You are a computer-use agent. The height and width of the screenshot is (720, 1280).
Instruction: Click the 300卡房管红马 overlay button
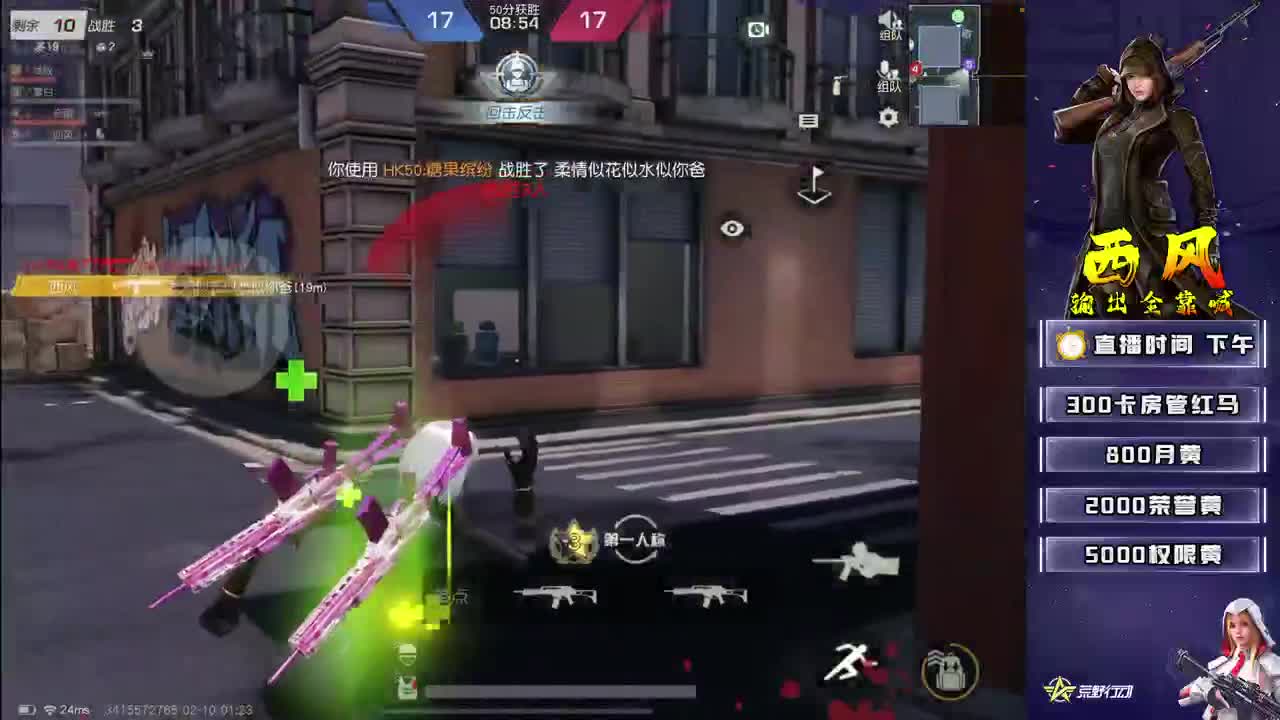(1152, 405)
